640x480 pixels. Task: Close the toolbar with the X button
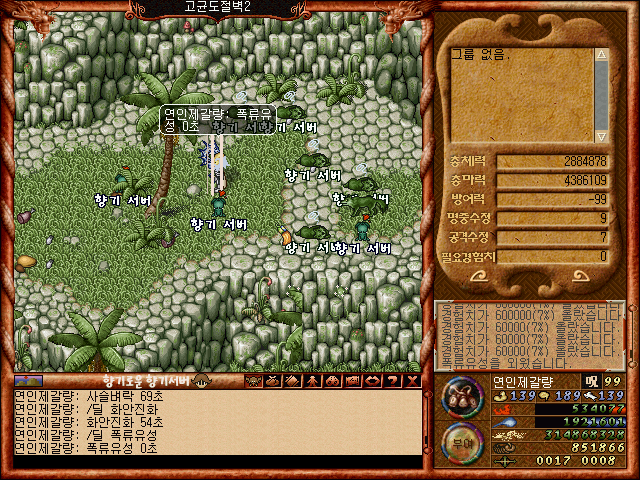[412, 381]
